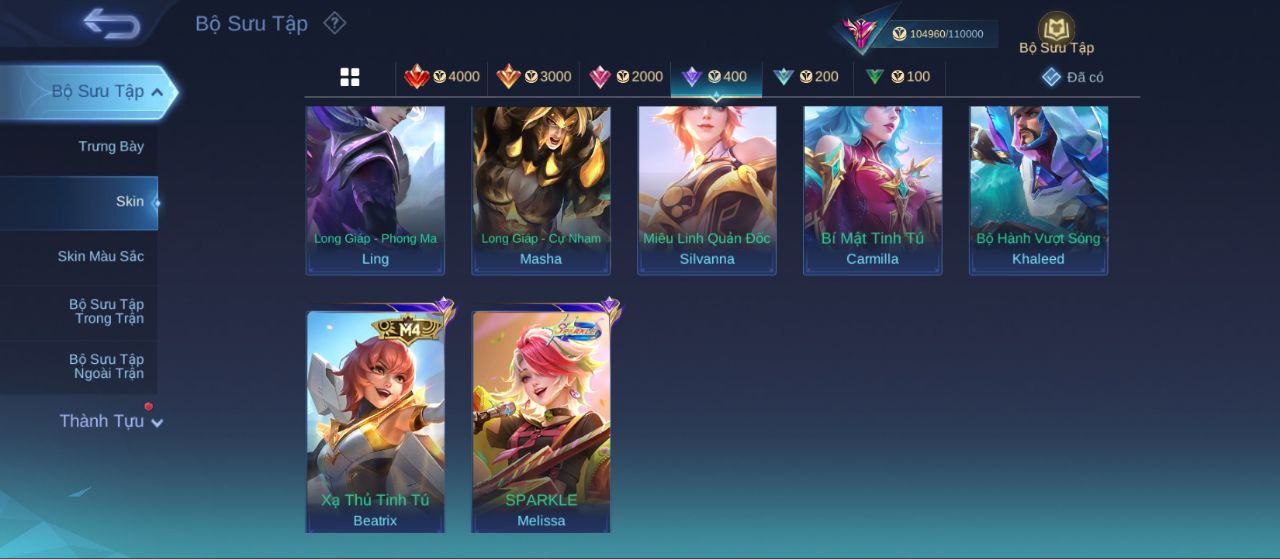The width and height of the screenshot is (1280, 559).
Task: Choose Bộ Sưu Tập Ngoài Trận
Action: [x=106, y=367]
